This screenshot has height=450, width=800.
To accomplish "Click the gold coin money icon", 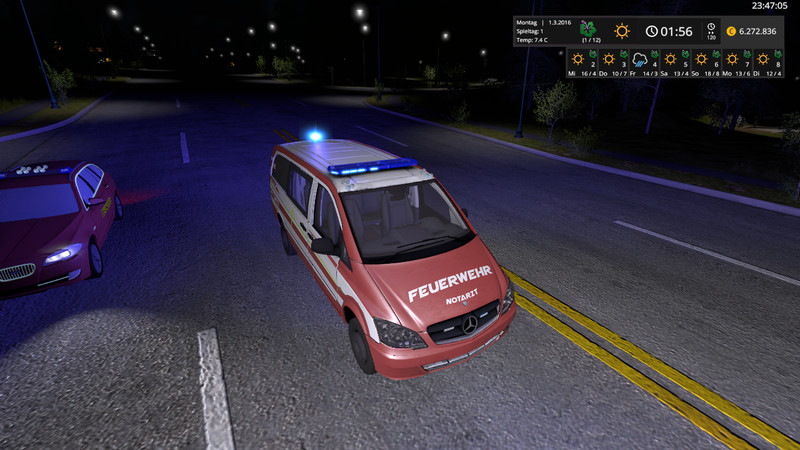I will click(x=730, y=31).
